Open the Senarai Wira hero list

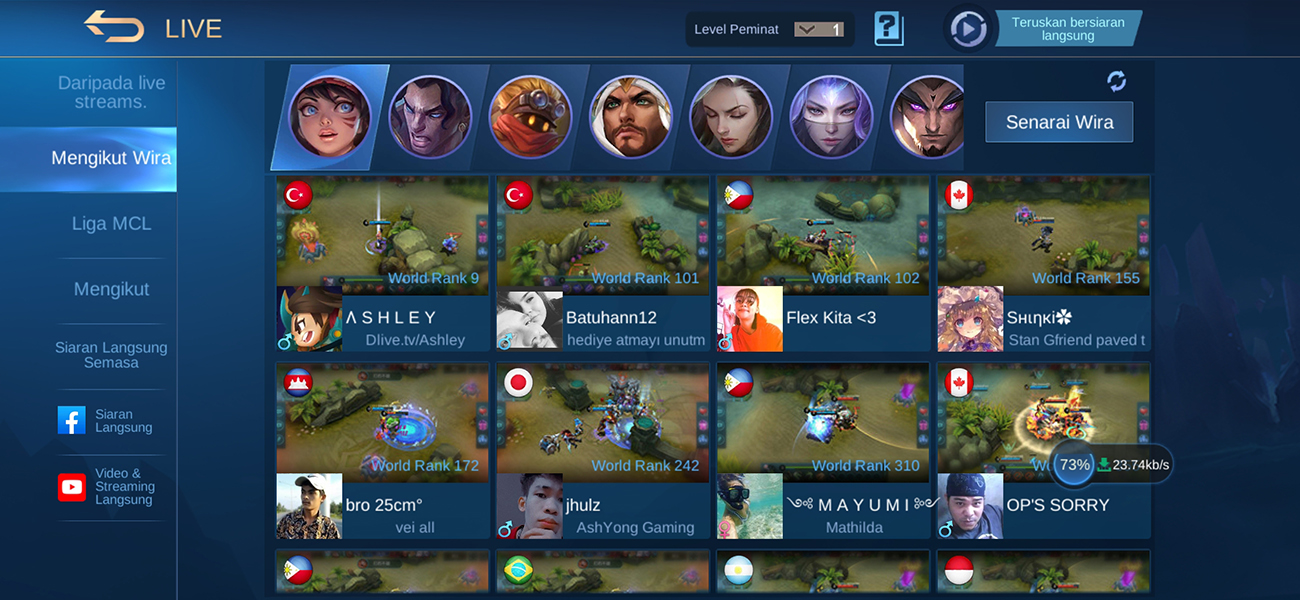pyautogui.click(x=1059, y=122)
